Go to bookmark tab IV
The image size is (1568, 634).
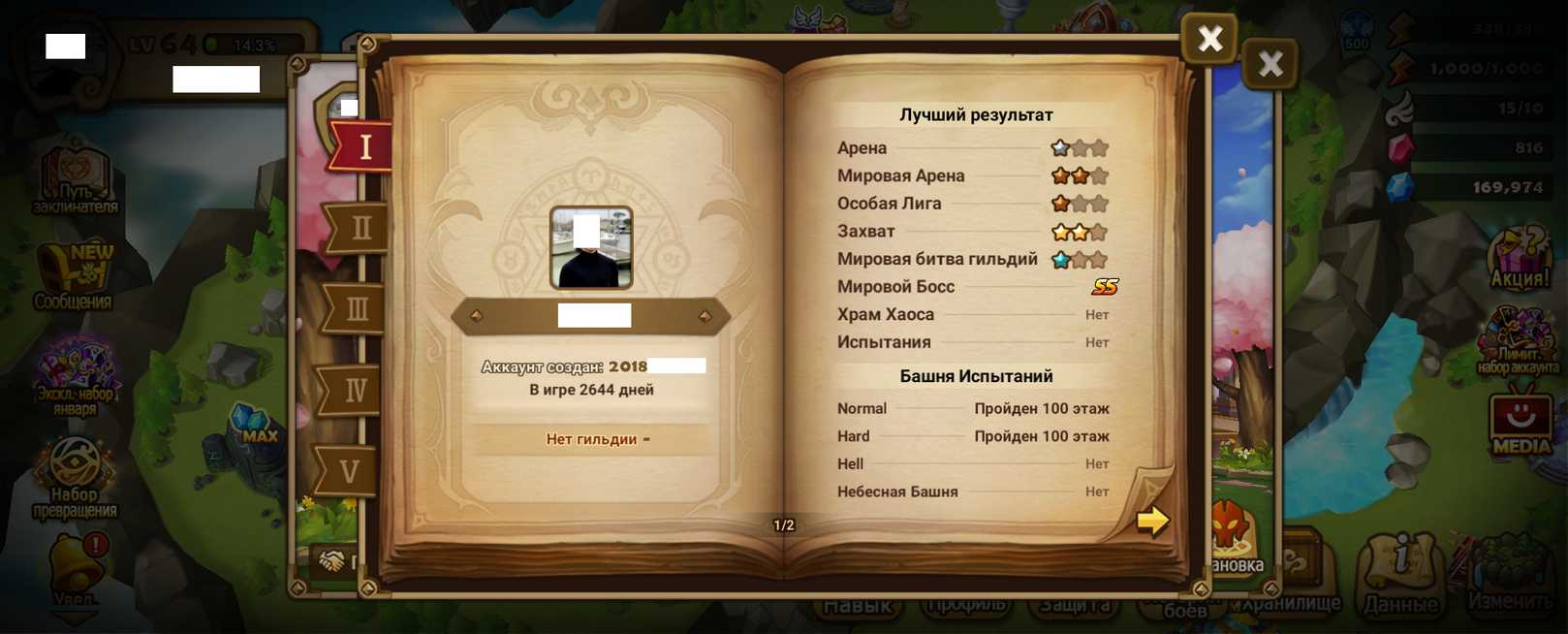point(355,391)
